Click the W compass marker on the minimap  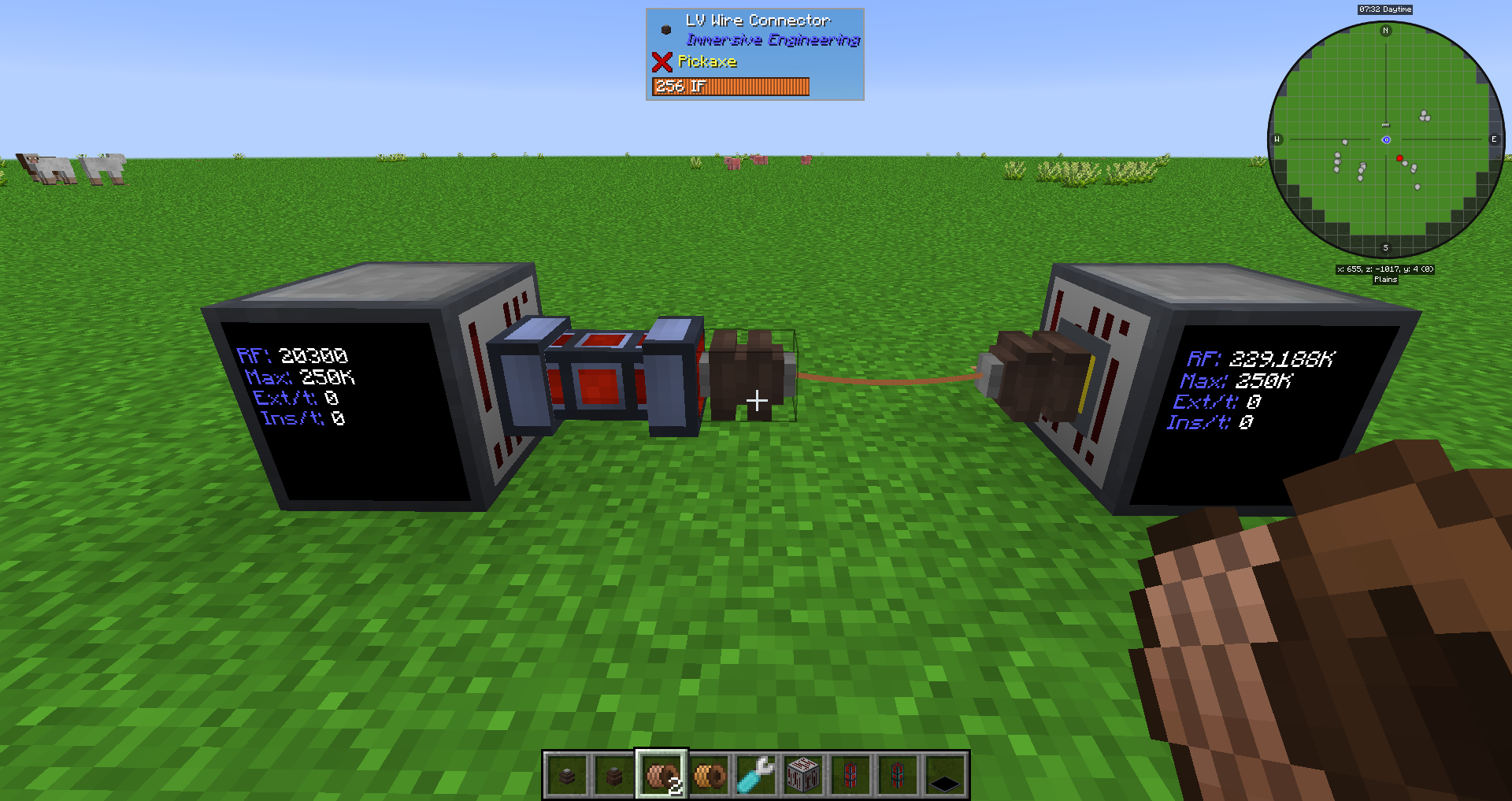[x=1277, y=139]
